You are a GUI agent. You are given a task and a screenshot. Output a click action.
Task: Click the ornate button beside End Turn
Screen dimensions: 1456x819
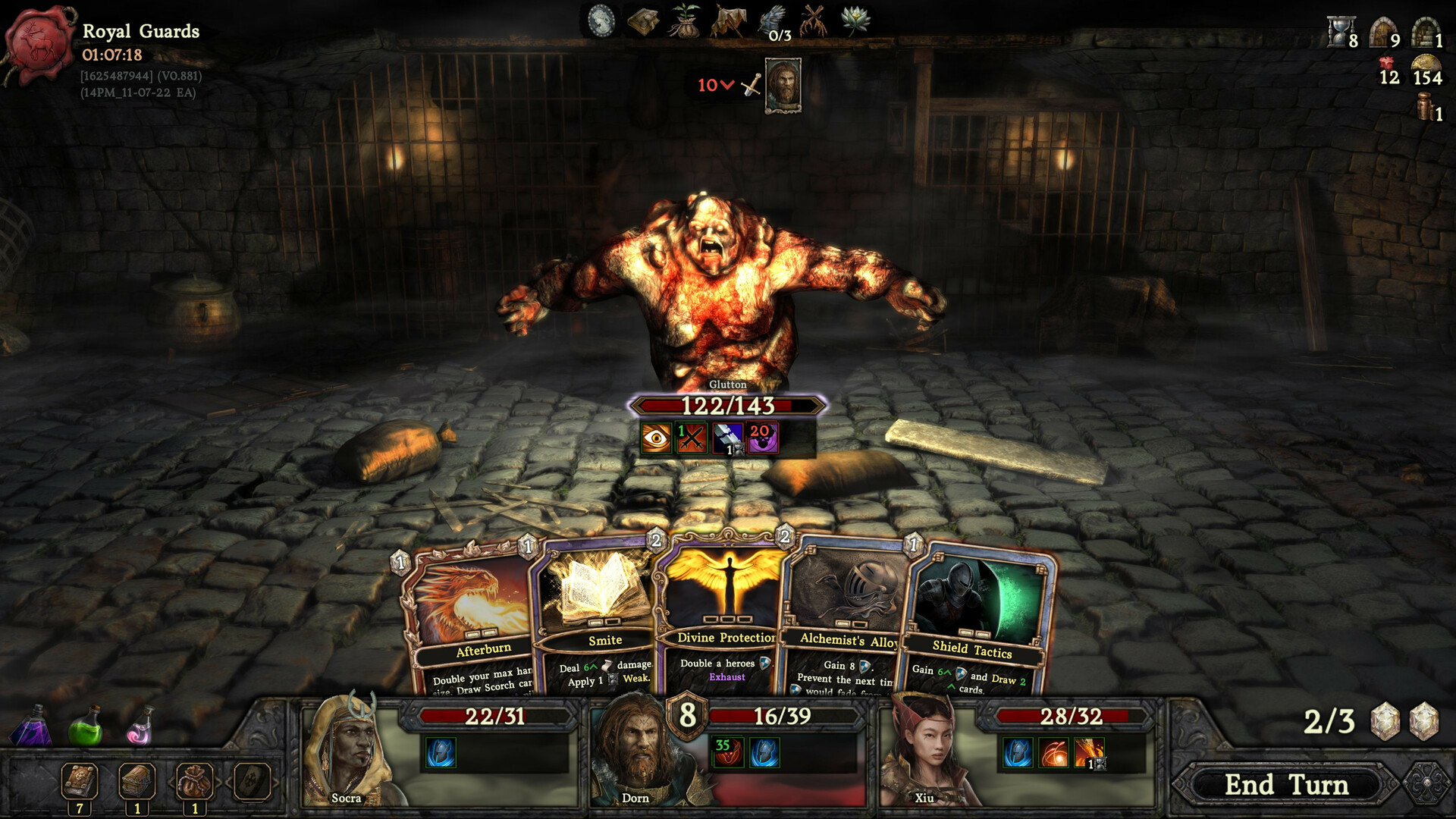pyautogui.click(x=1426, y=783)
